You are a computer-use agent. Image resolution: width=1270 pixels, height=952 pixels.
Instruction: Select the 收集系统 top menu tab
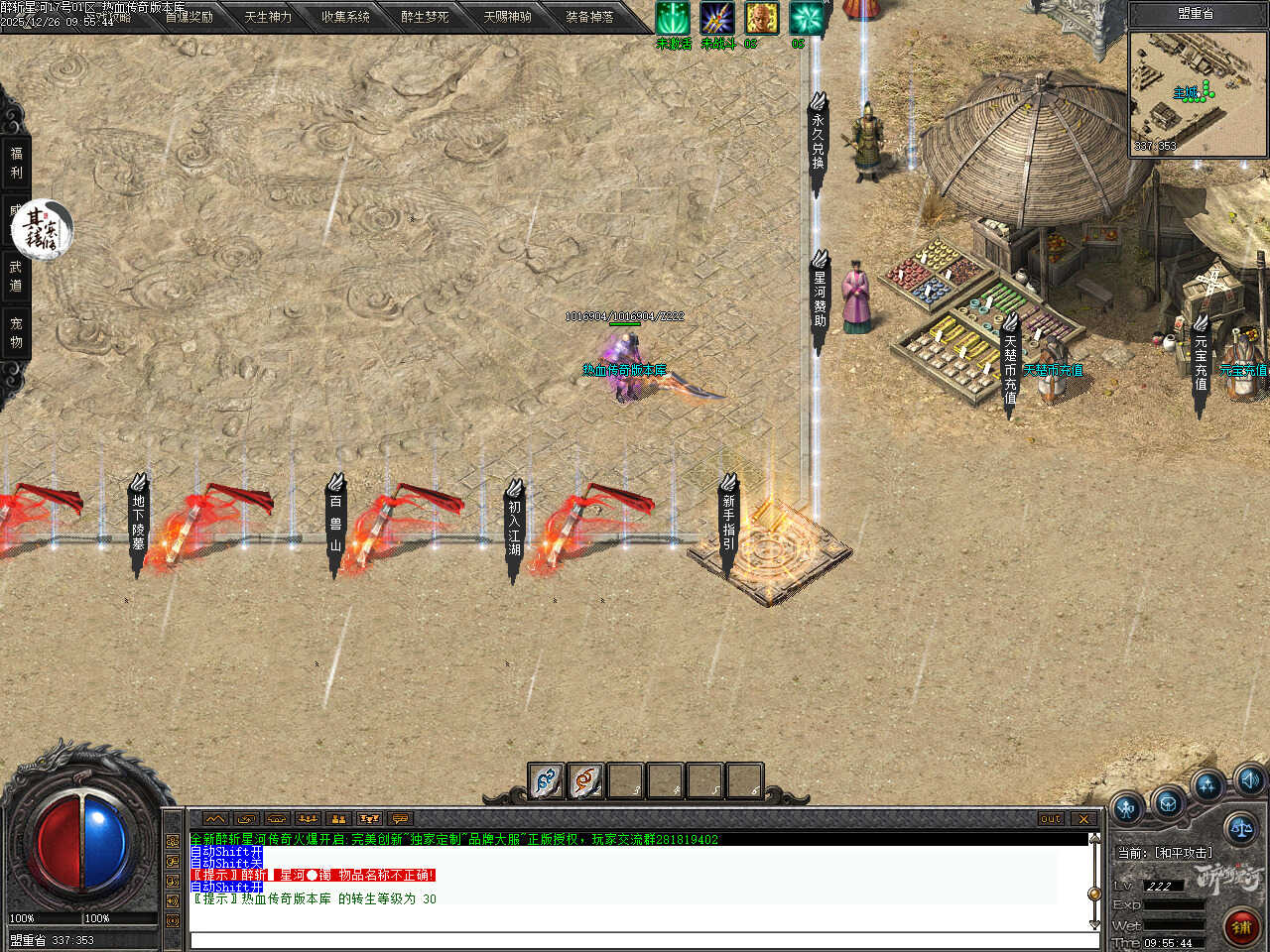pyautogui.click(x=345, y=17)
